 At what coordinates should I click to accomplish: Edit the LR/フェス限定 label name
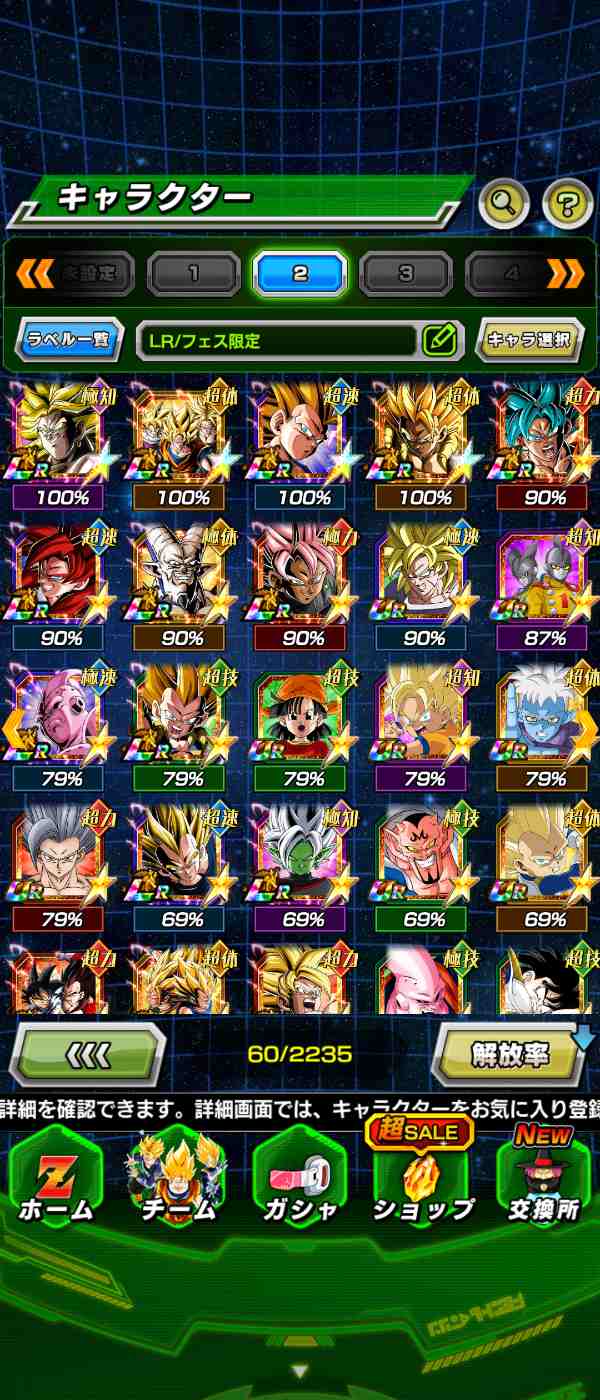[440, 340]
